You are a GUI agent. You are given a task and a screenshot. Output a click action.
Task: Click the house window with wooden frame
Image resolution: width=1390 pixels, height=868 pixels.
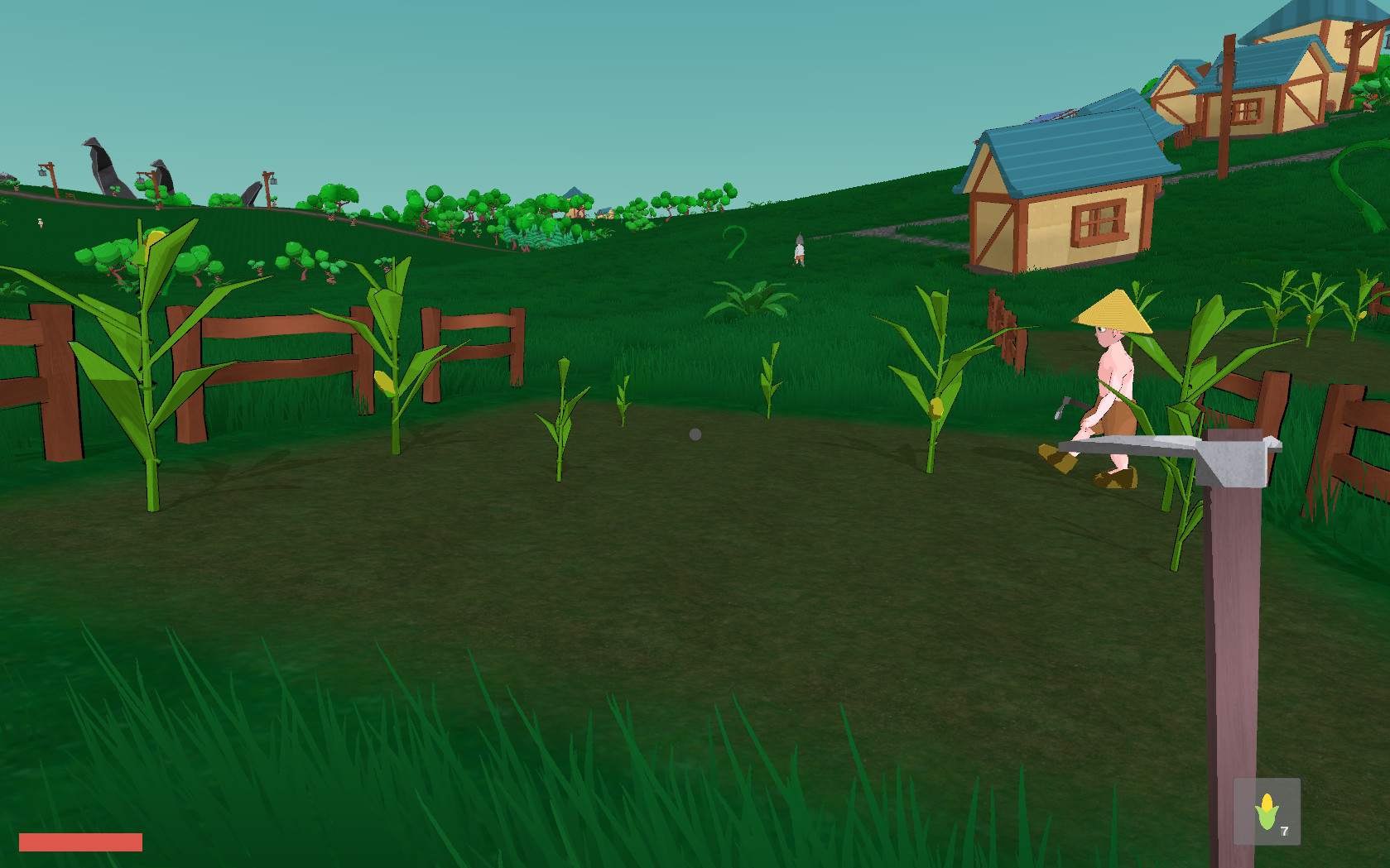tap(1097, 222)
